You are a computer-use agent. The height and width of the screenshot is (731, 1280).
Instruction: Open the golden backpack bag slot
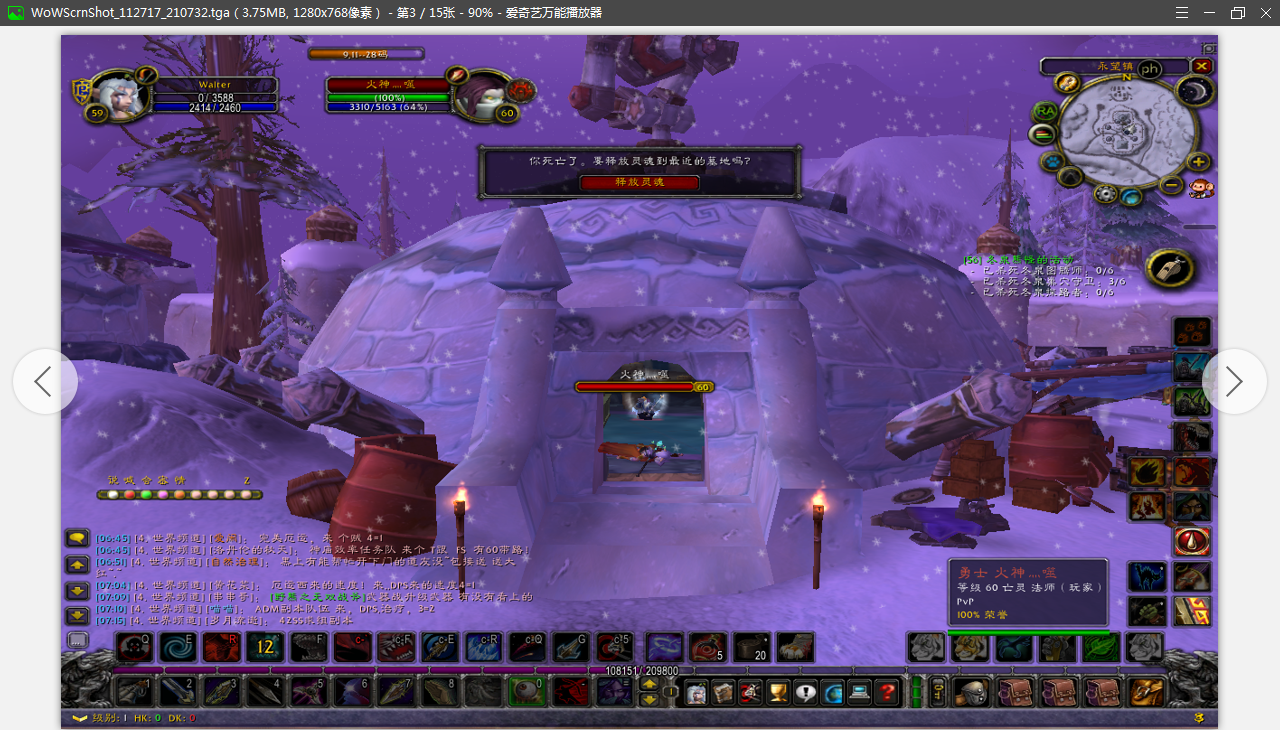click(1147, 691)
